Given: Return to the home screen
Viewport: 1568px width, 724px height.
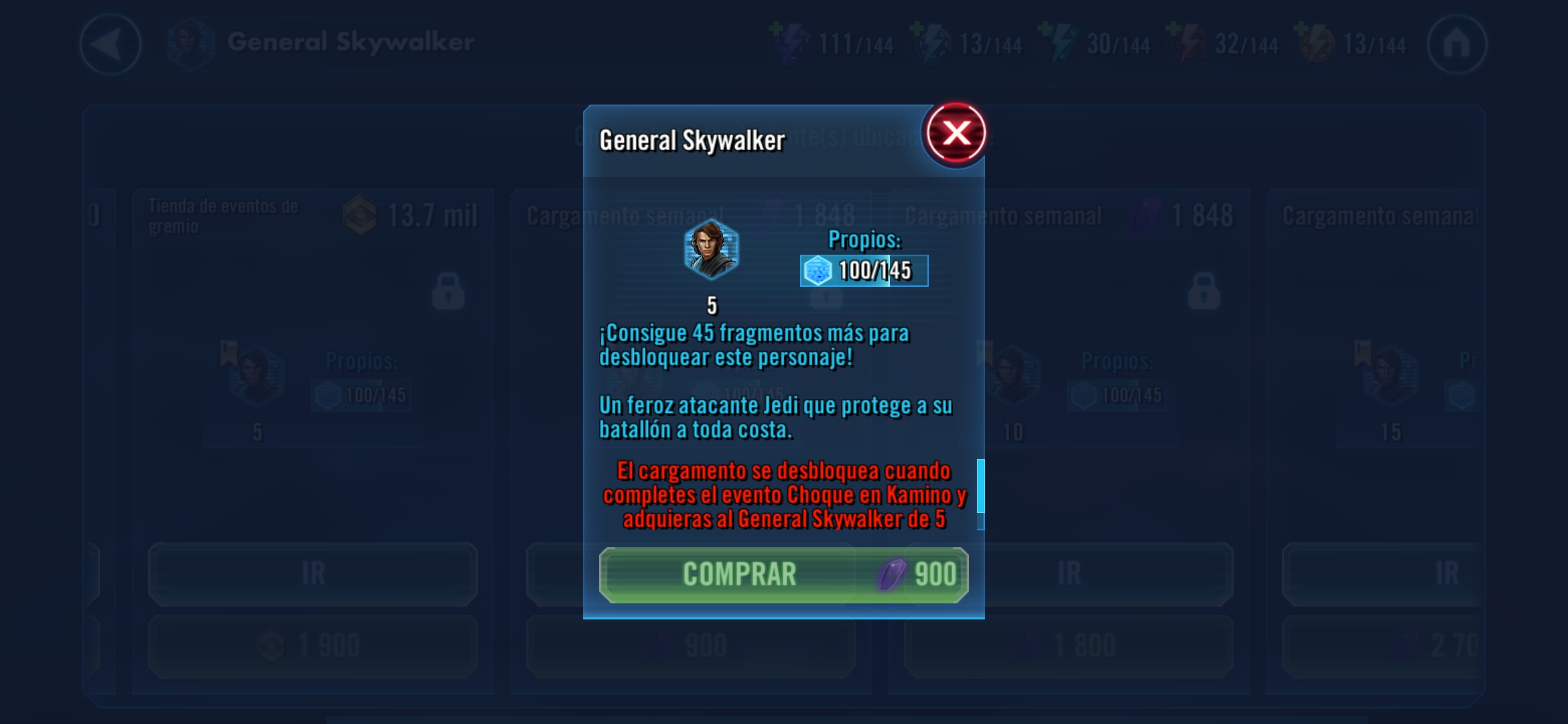Looking at the screenshot, I should click(x=1457, y=44).
